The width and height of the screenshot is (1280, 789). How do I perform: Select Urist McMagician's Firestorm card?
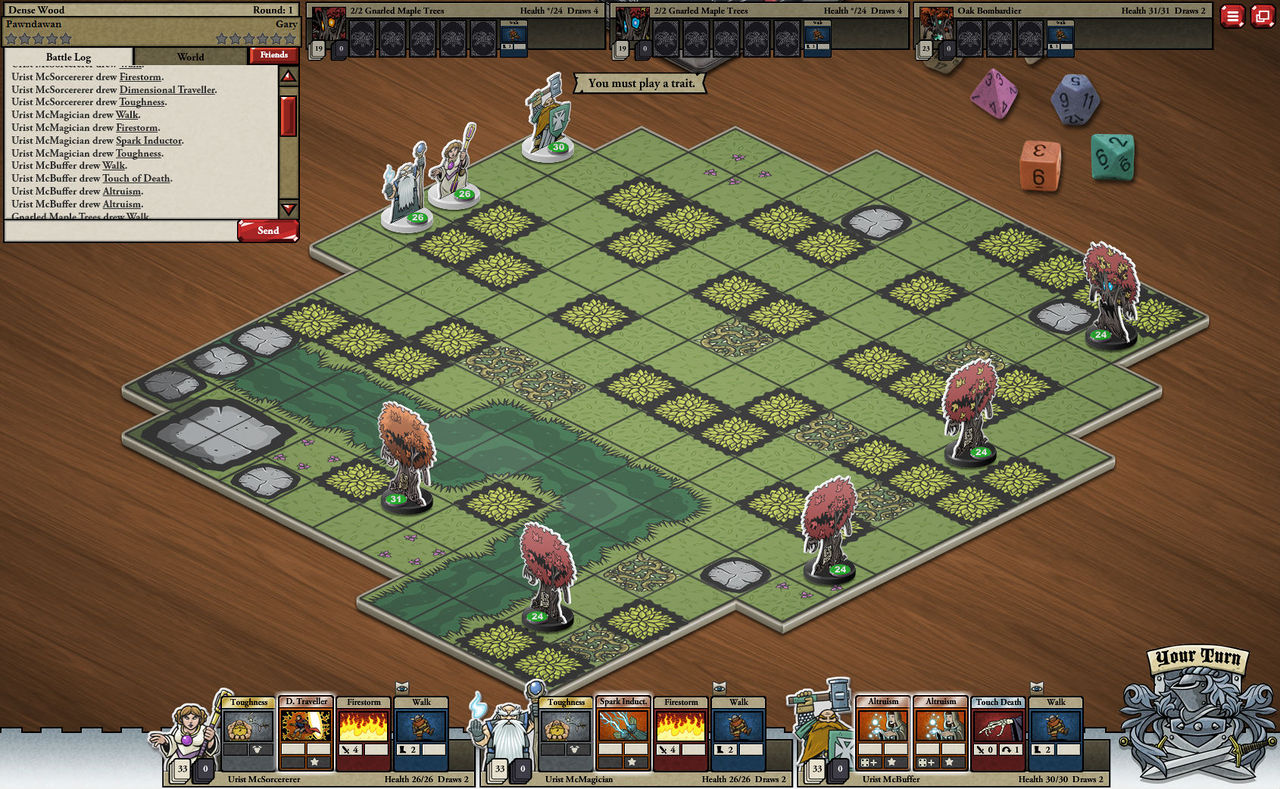(x=681, y=734)
